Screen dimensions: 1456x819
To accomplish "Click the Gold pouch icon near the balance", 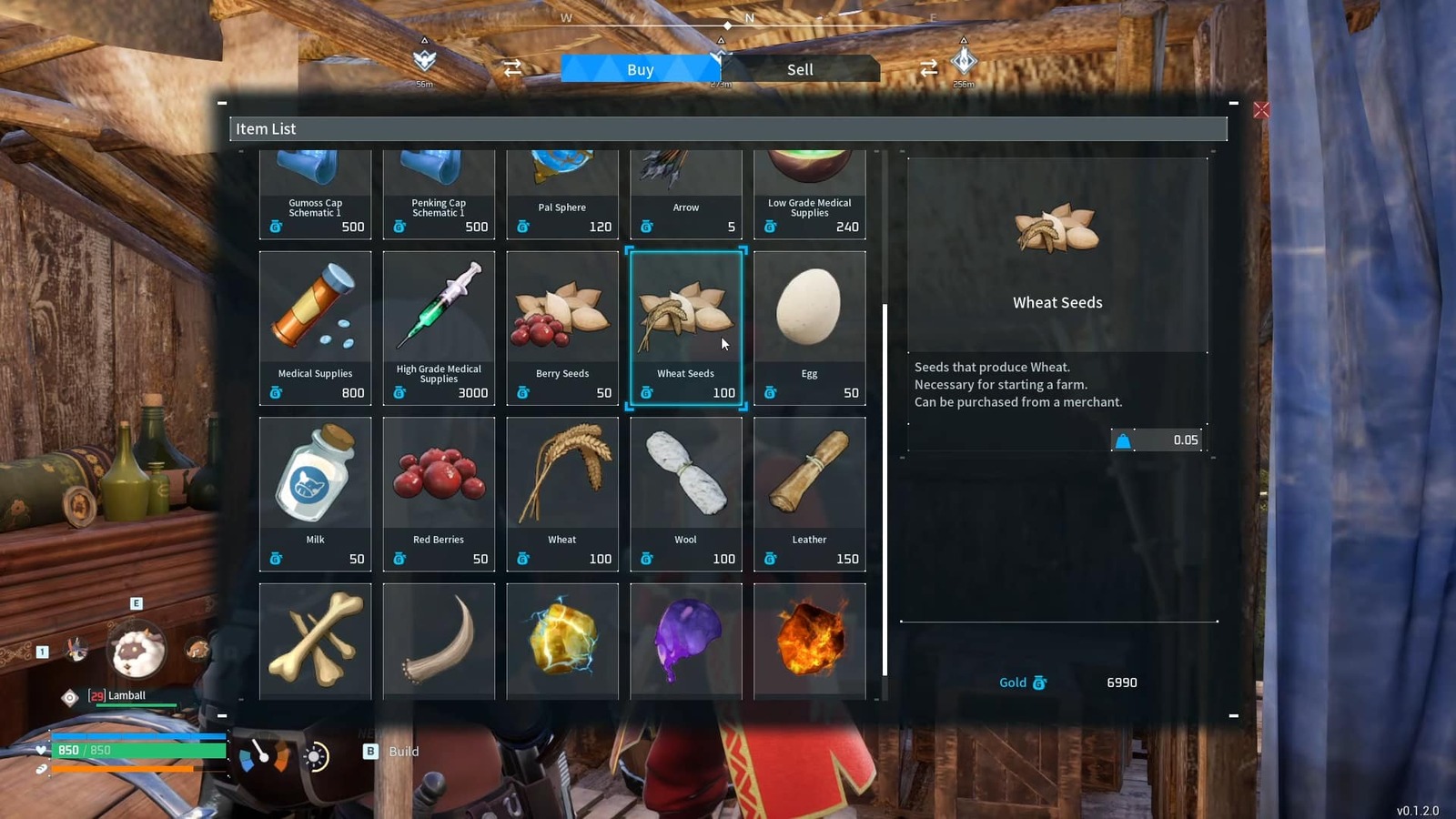I will (1040, 682).
